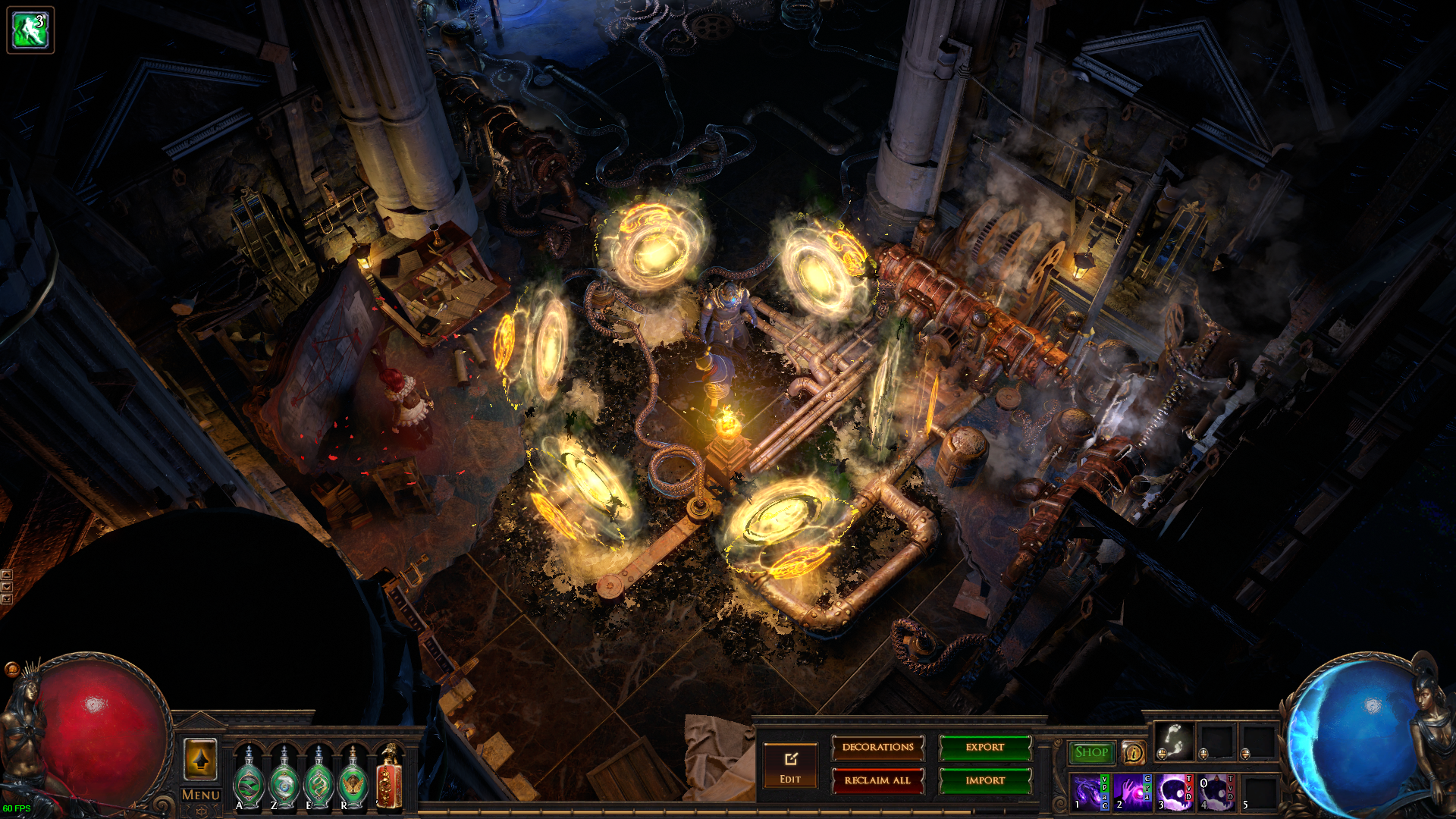
Task: Import a hideout layout
Action: 985,780
